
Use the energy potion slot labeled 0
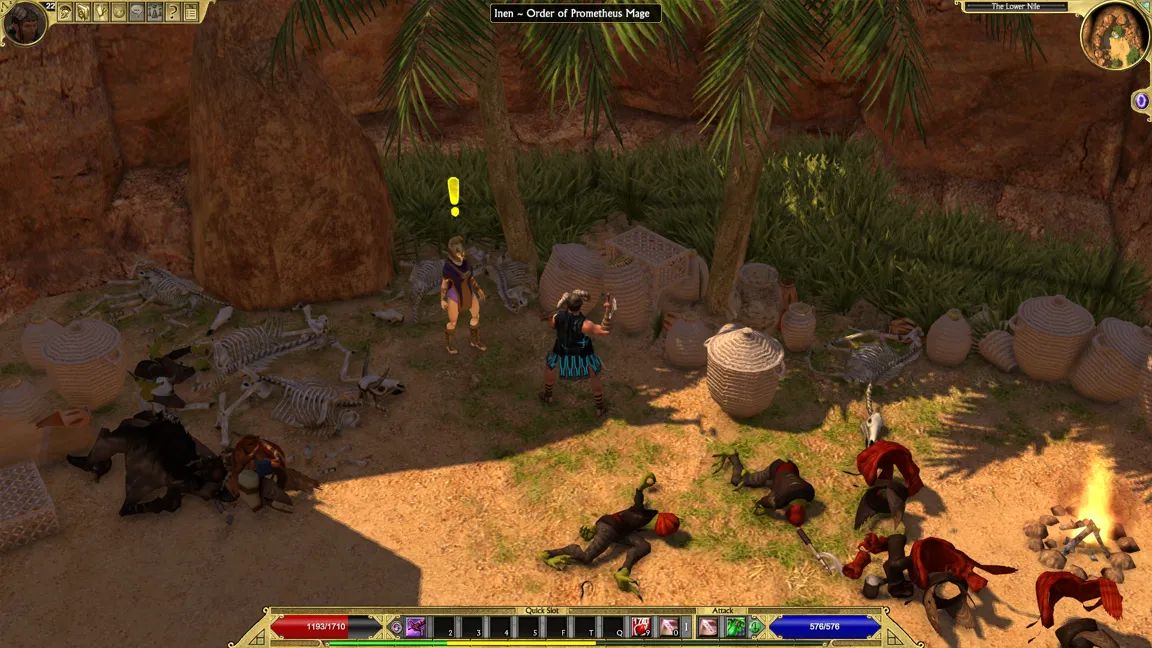click(x=667, y=627)
